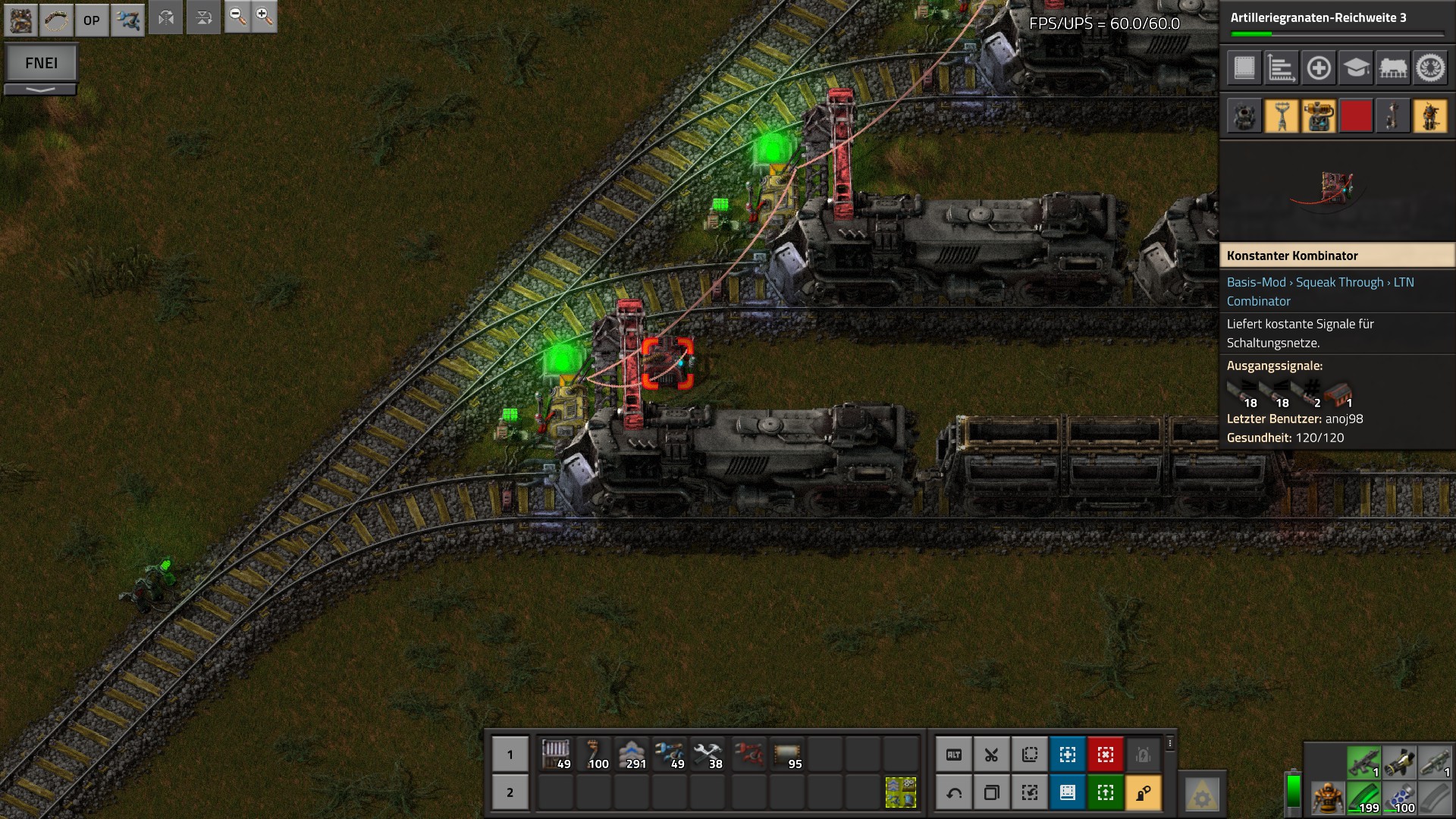1456x819 pixels.
Task: Pick the quickbar slot with count 95
Action: 787,755
